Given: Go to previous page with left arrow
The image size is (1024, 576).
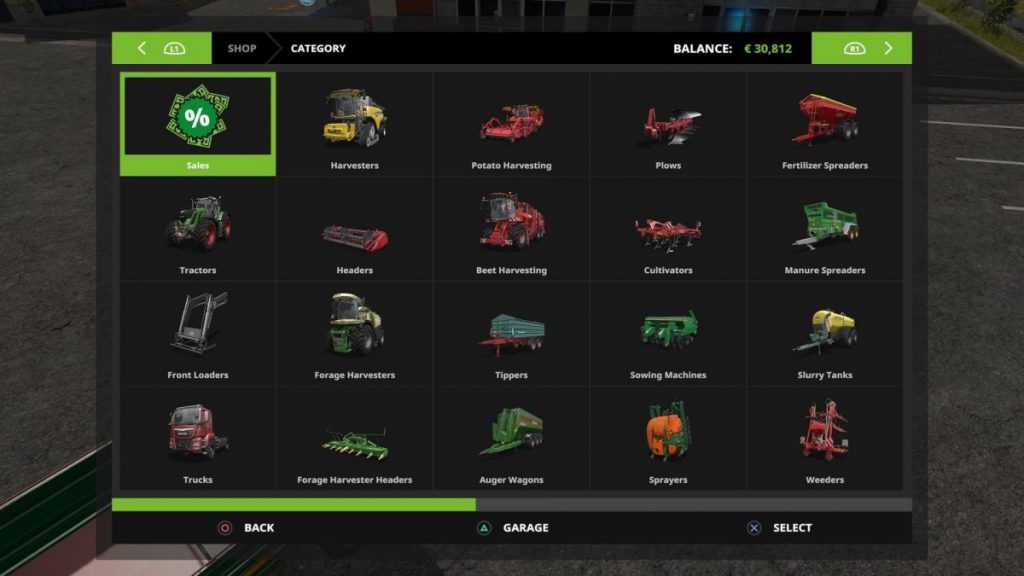Looking at the screenshot, I should [142, 48].
